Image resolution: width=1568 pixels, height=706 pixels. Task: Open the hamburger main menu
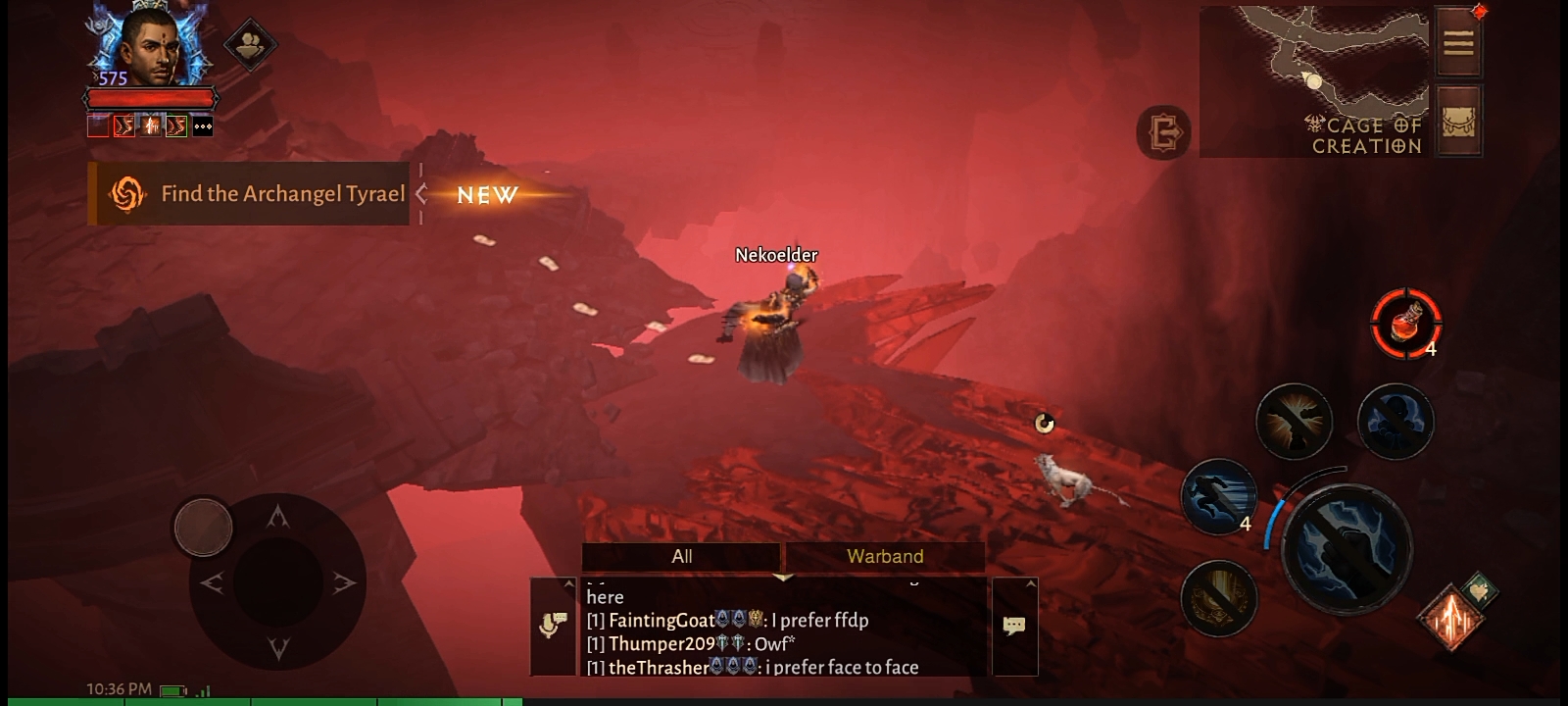tap(1458, 43)
